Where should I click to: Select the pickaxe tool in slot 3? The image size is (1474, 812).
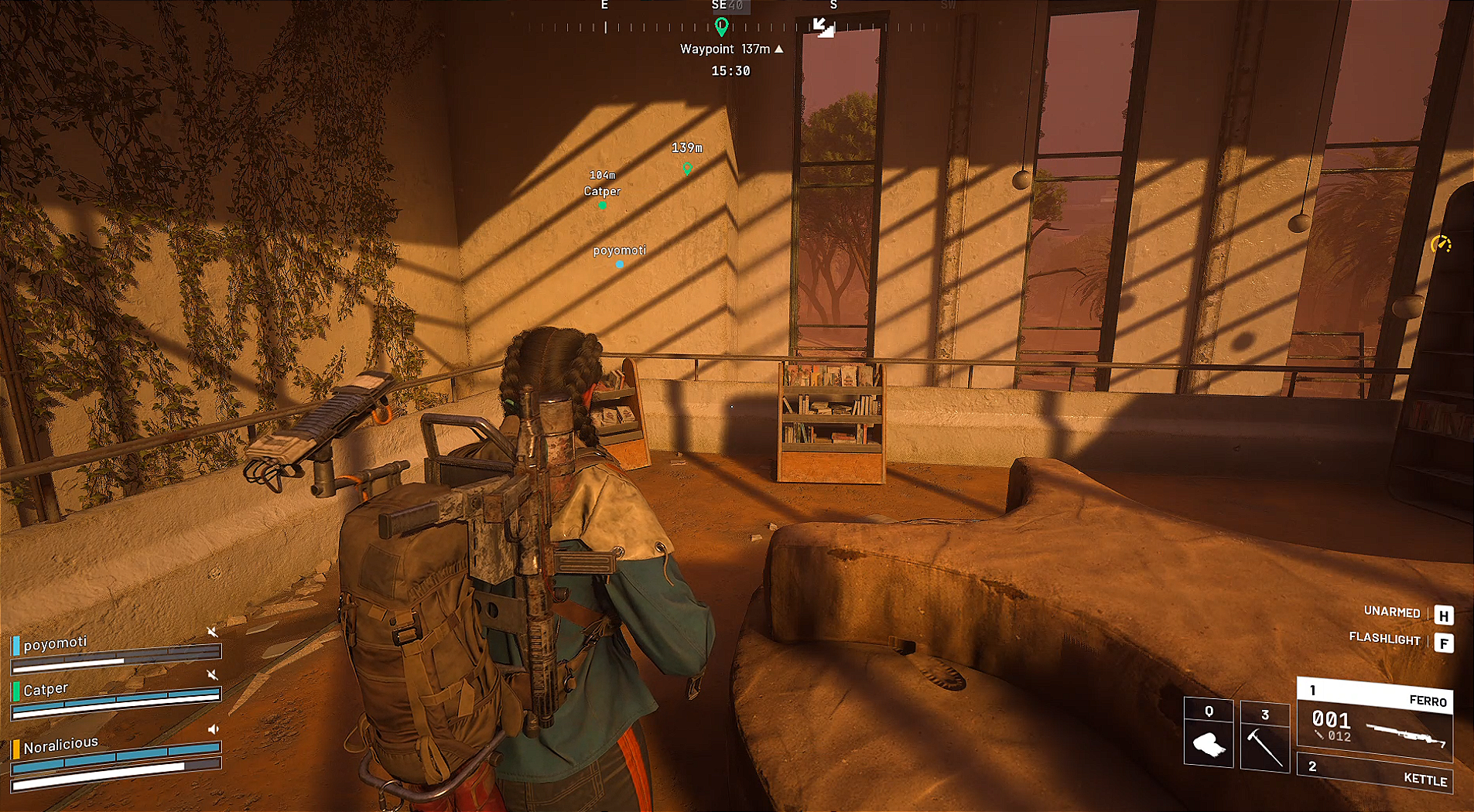(1266, 735)
